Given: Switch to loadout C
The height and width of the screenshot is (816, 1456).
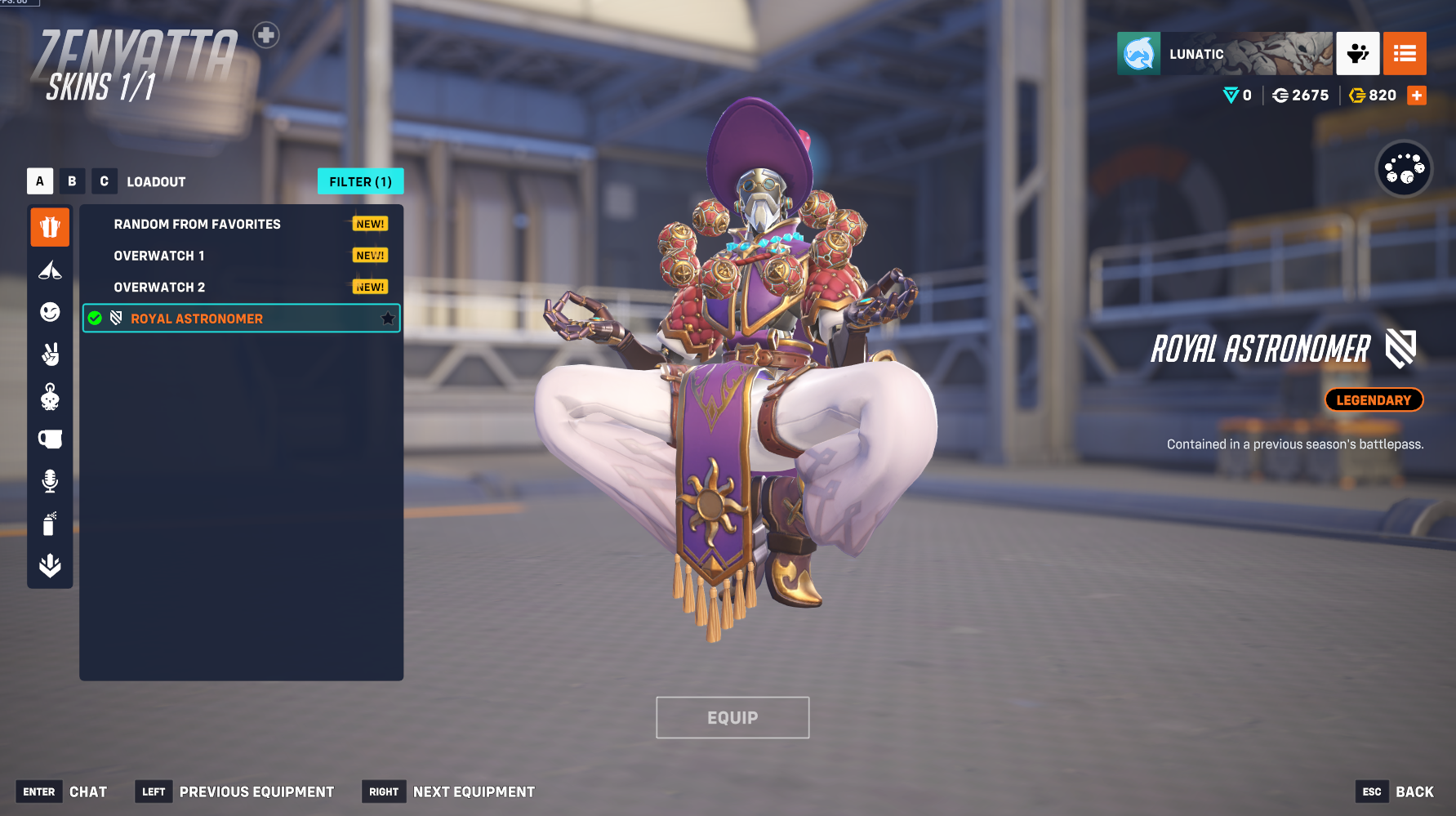Looking at the screenshot, I should click(x=104, y=181).
